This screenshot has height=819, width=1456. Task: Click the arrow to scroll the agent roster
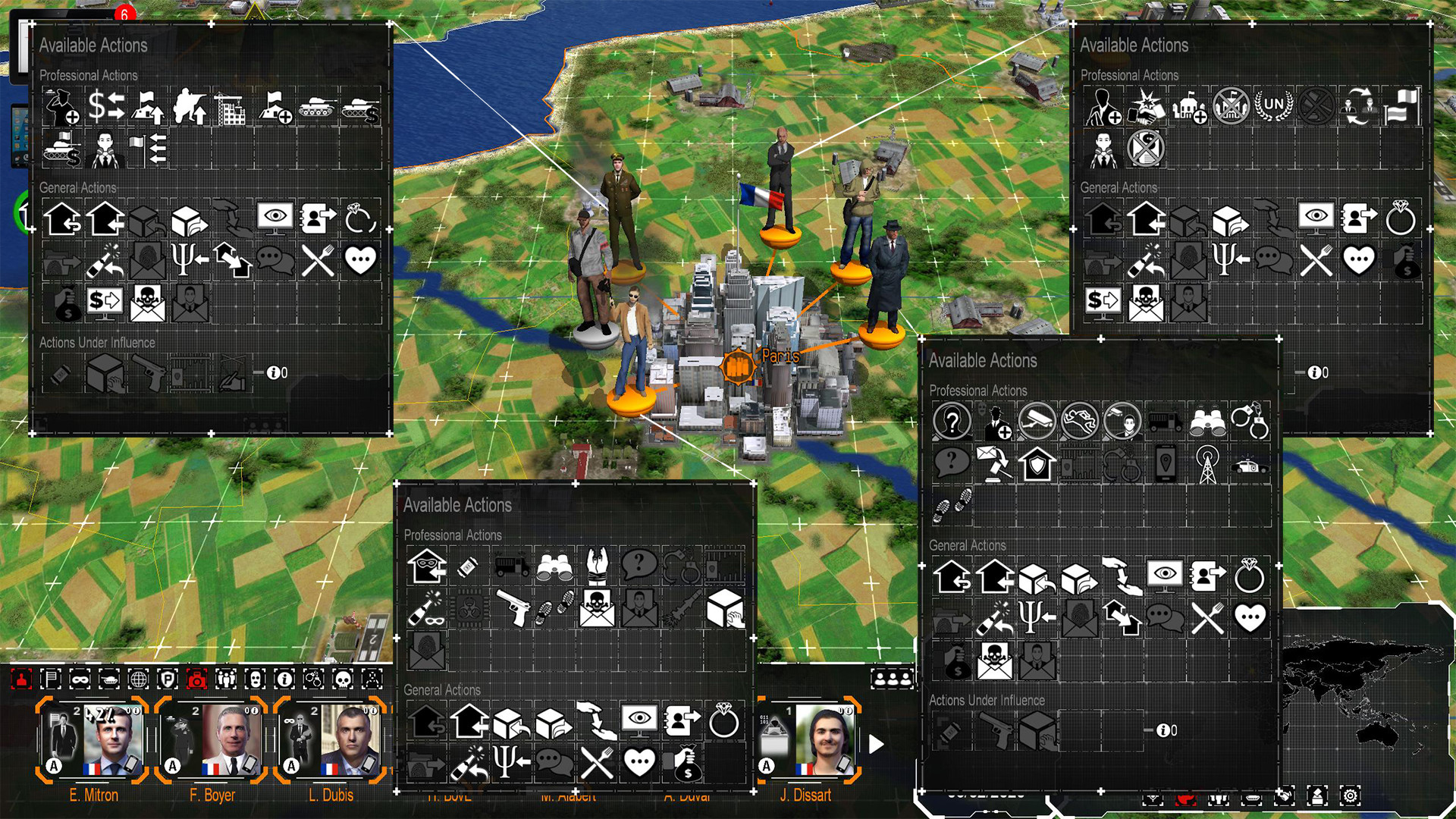(x=876, y=745)
